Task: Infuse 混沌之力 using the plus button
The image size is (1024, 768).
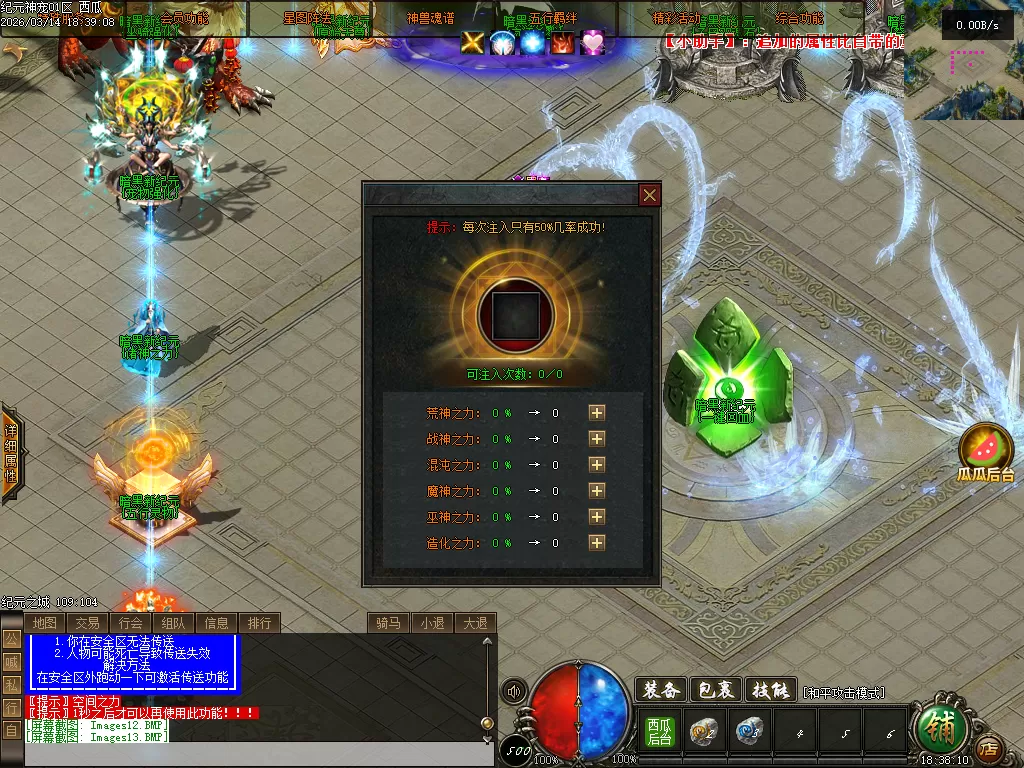Action: point(597,464)
